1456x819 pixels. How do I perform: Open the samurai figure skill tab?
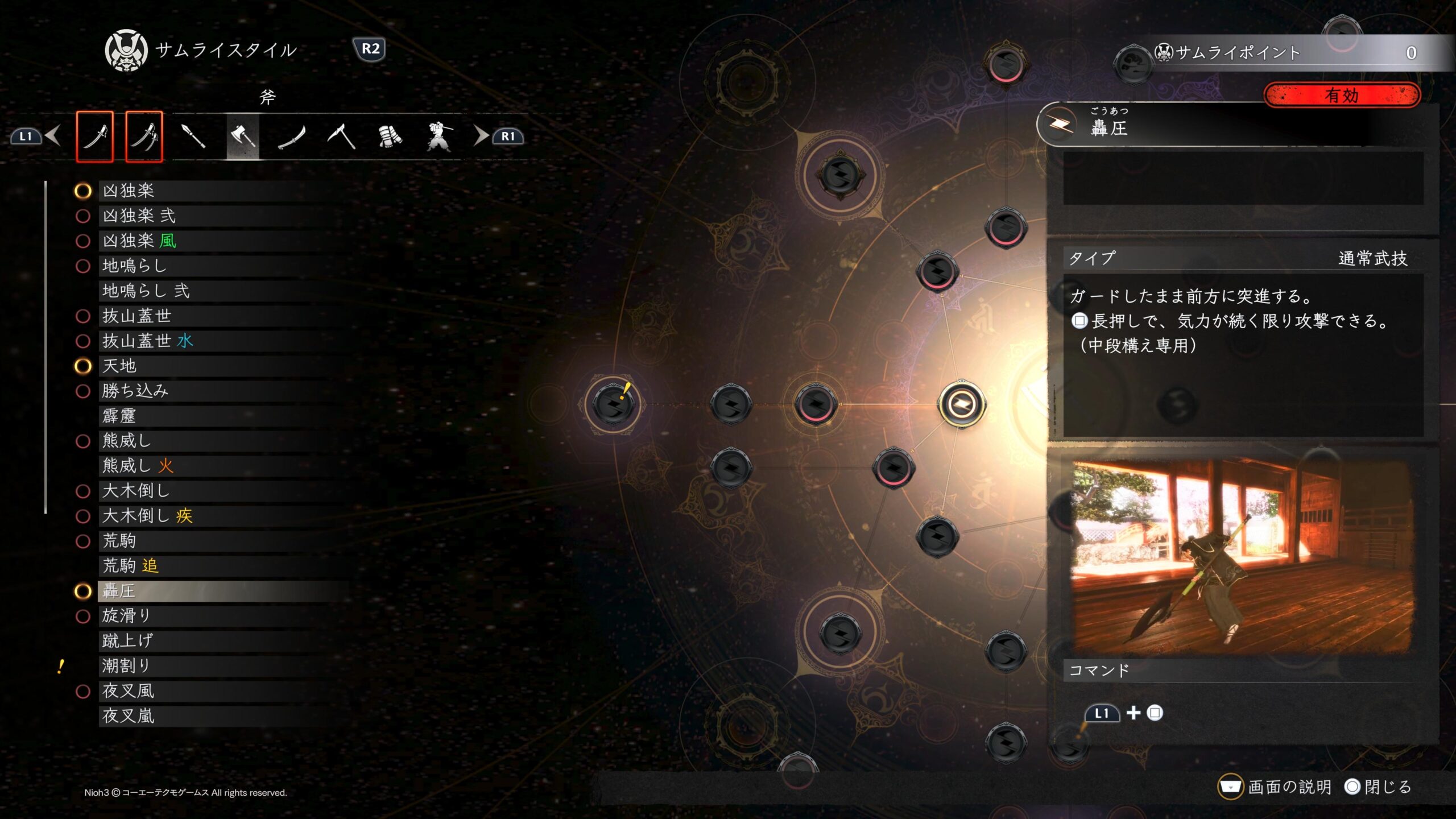point(439,136)
